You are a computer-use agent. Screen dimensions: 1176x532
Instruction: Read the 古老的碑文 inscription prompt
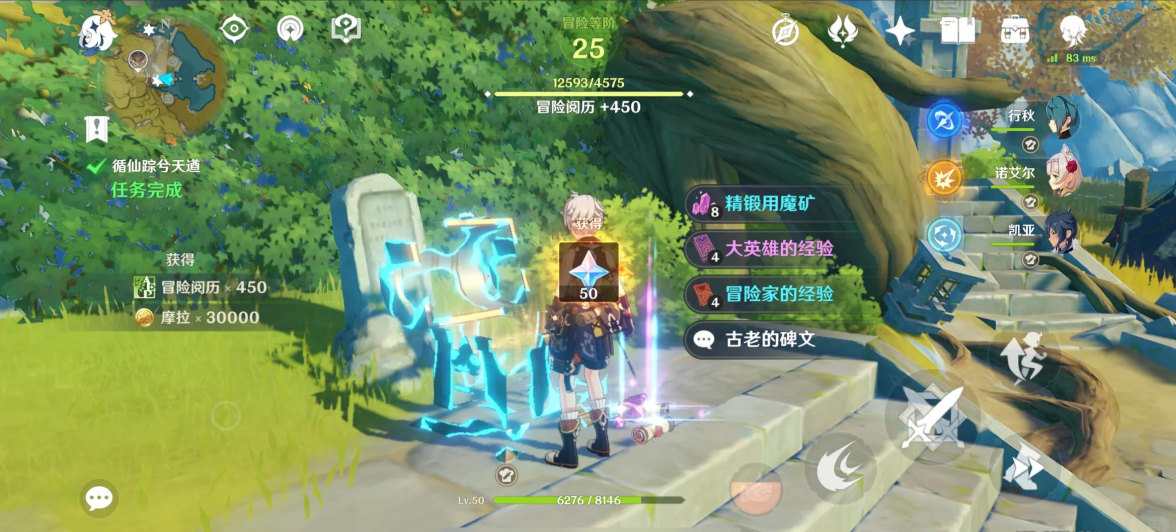click(x=768, y=339)
